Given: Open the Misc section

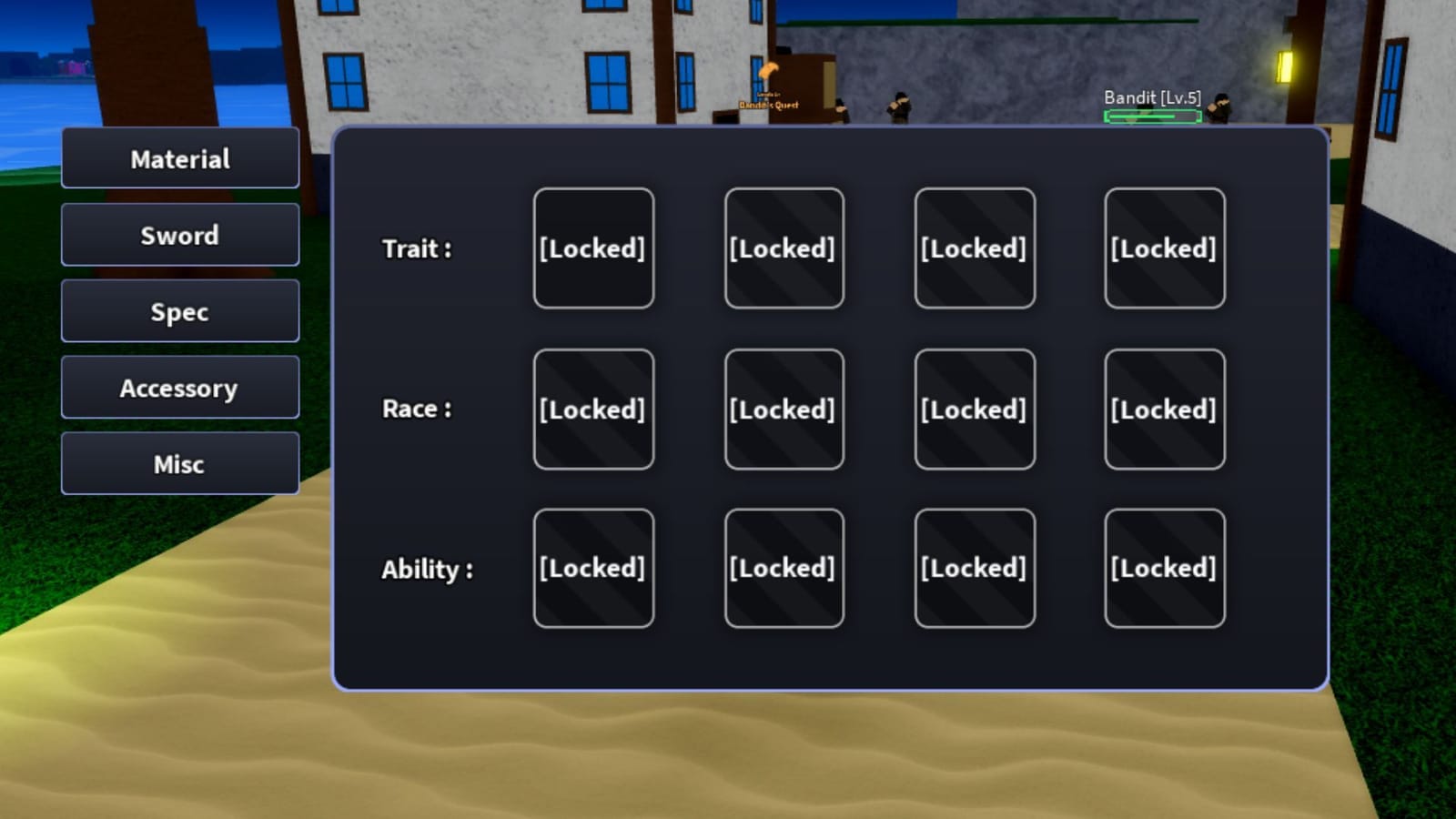Looking at the screenshot, I should 179,463.
